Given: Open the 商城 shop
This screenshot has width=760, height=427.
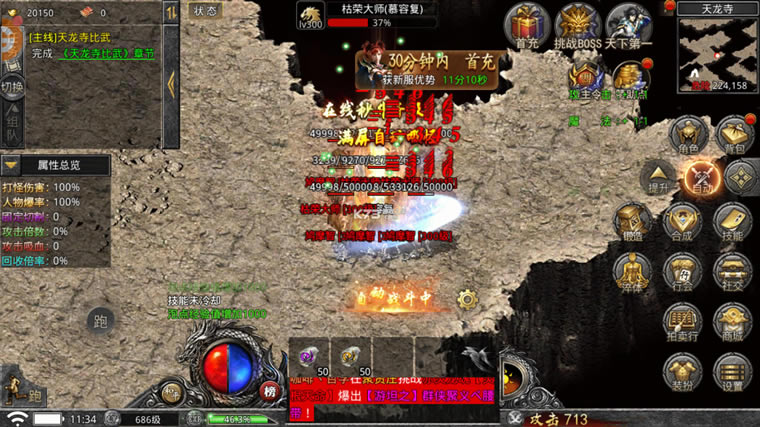Looking at the screenshot, I should click(733, 322).
